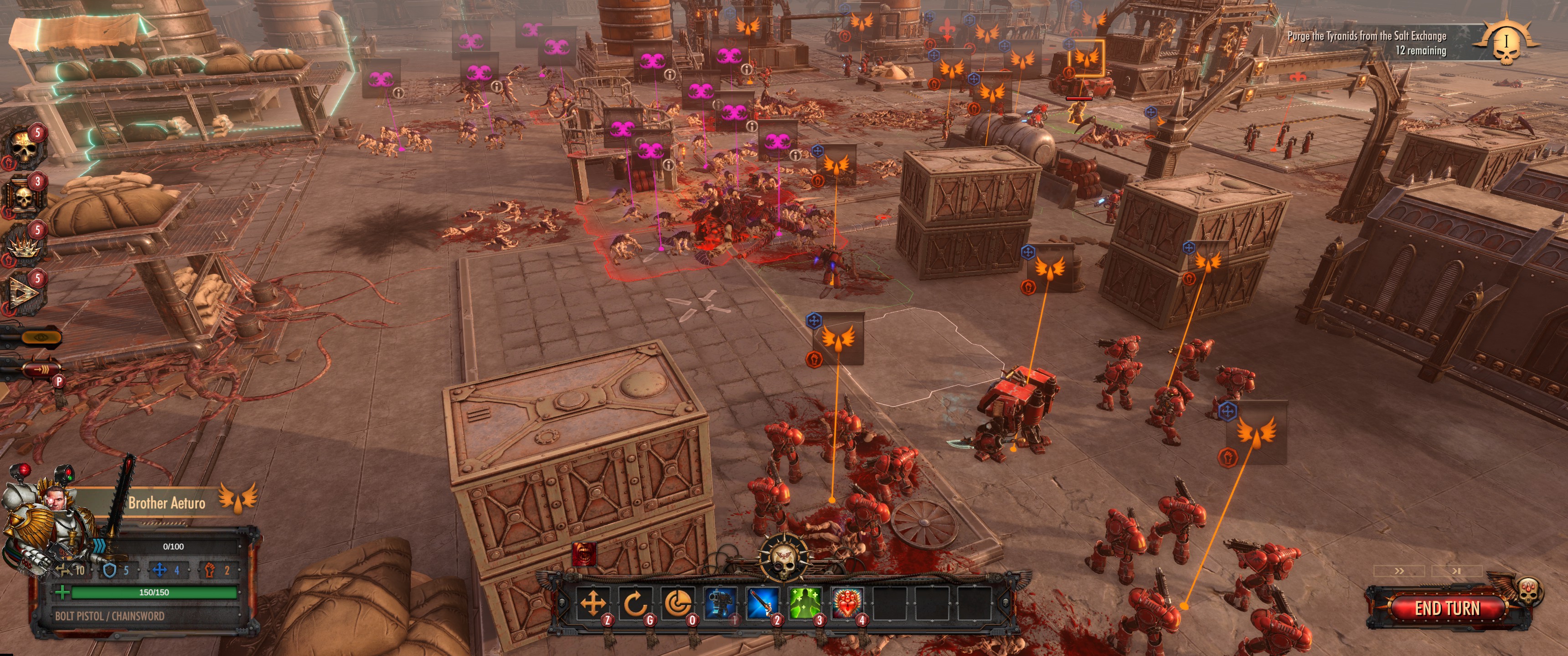Click the fast-forward double chevron button
This screenshot has width=1568, height=656.
tap(1399, 571)
